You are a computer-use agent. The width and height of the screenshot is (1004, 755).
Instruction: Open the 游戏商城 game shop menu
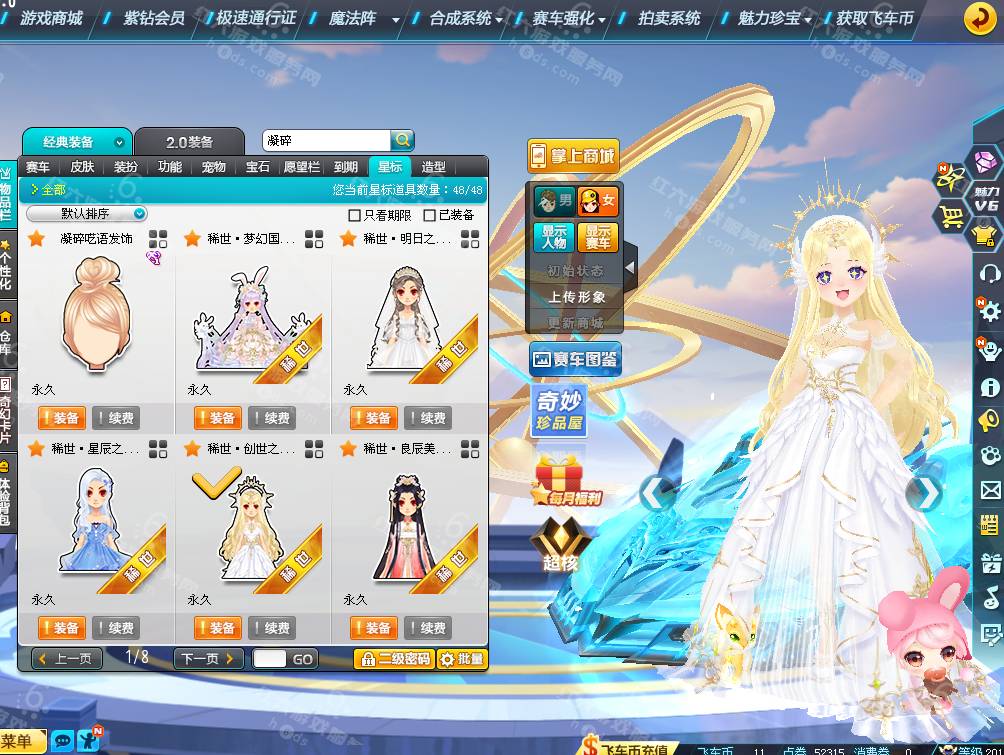pyautogui.click(x=51, y=18)
